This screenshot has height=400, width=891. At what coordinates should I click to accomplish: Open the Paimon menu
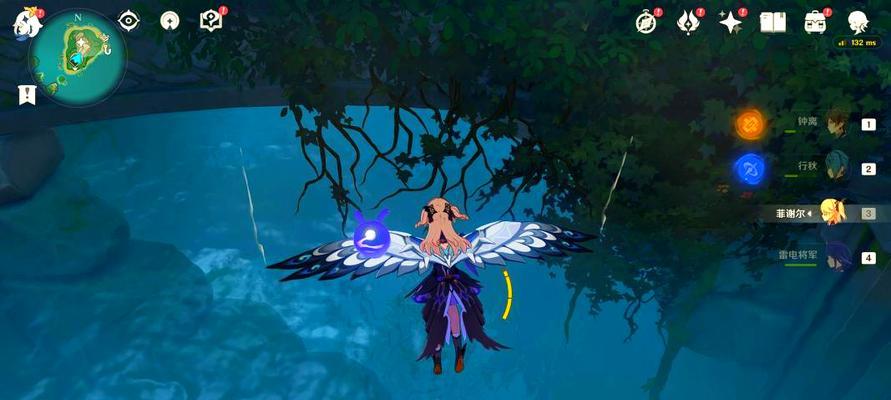click(x=25, y=22)
